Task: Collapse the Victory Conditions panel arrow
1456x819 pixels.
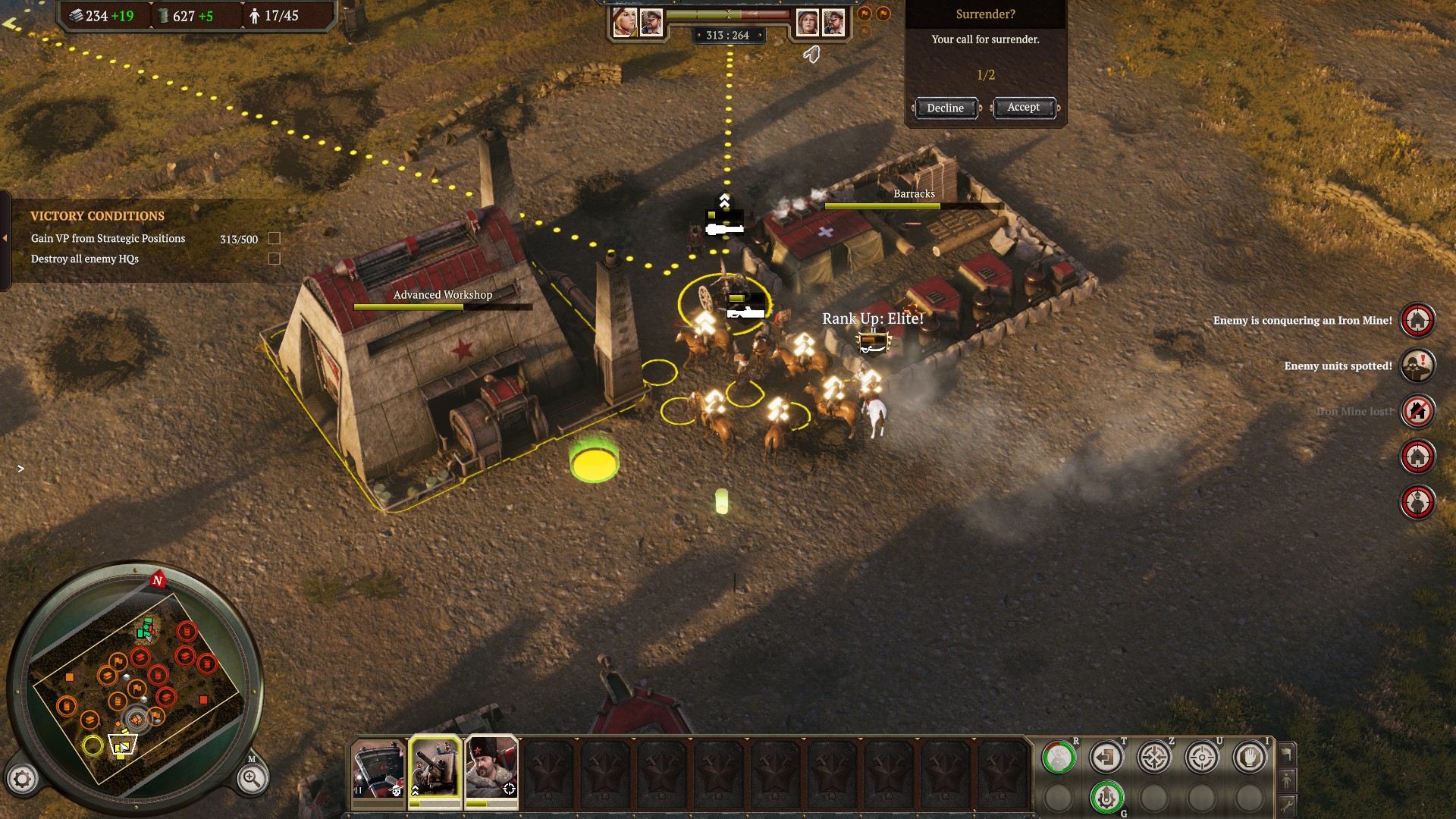Action: (5, 238)
